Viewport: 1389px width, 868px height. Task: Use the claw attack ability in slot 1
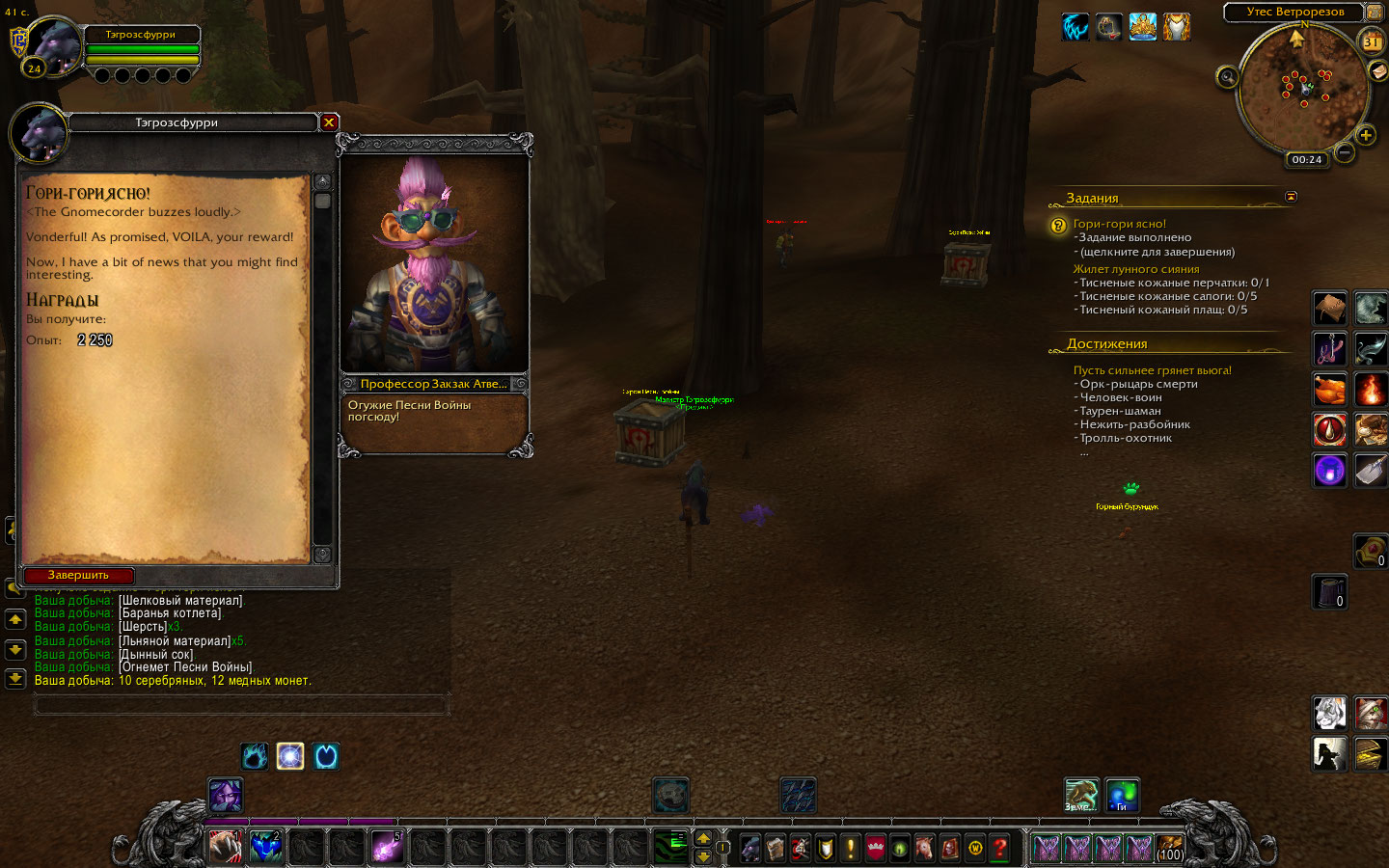tap(226, 848)
